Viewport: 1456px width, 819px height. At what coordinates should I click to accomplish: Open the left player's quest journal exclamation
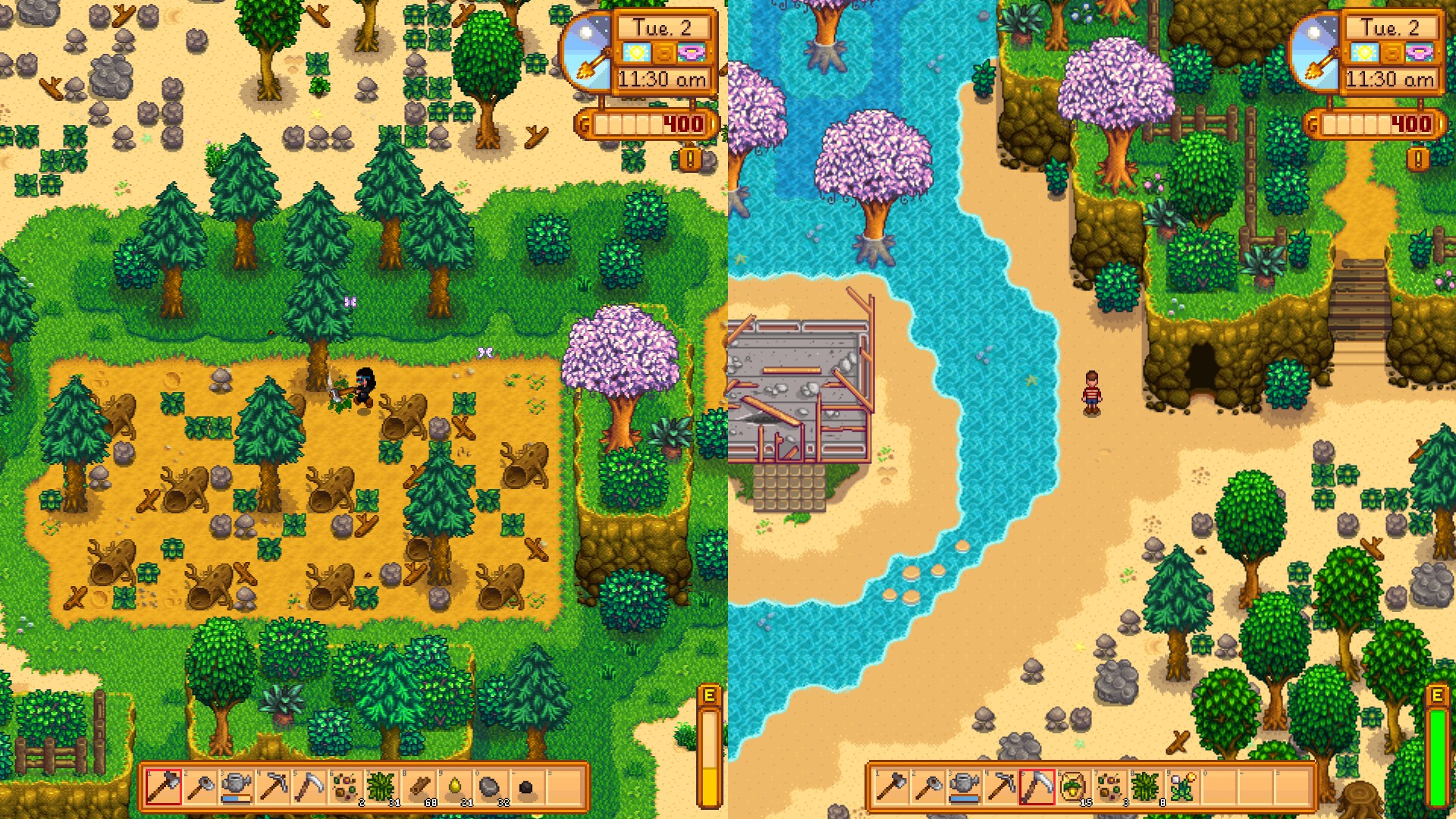[x=689, y=159]
